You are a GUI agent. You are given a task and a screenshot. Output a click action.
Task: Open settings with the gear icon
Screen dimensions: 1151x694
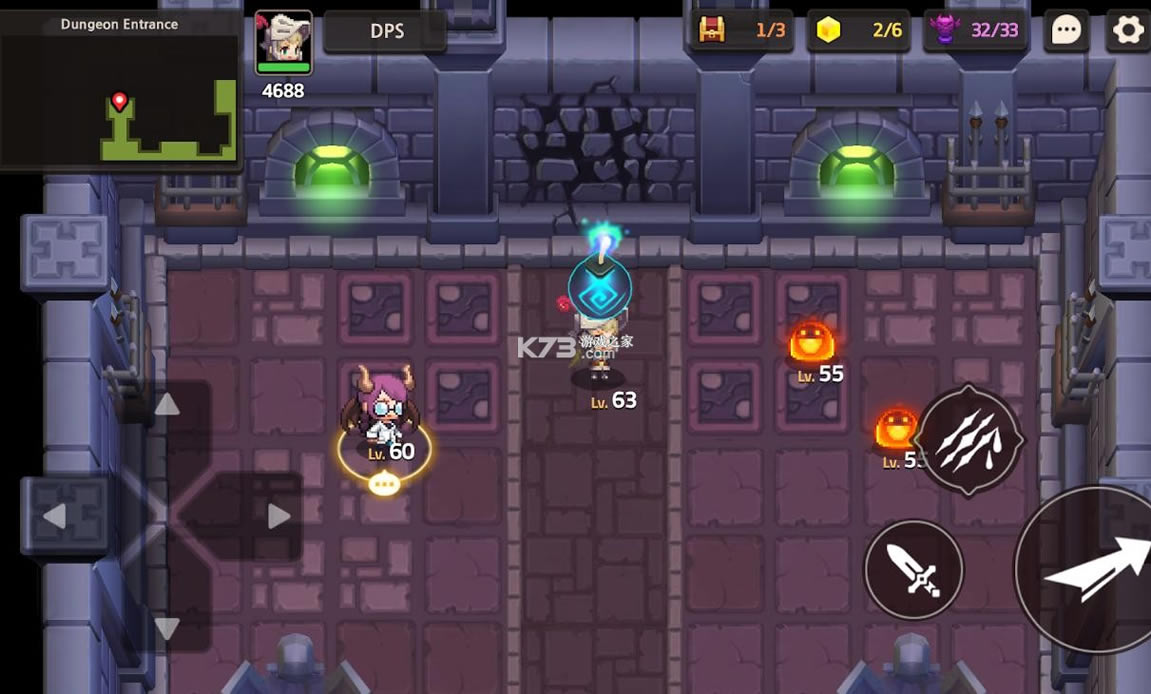tap(1129, 30)
